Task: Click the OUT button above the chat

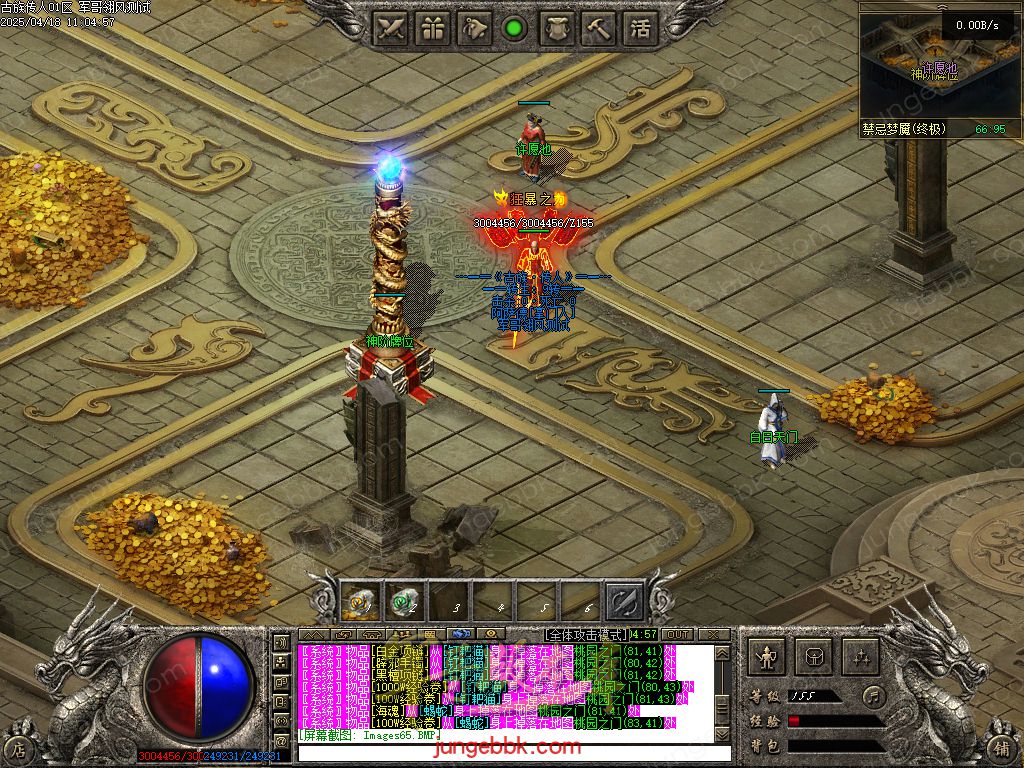Action: click(678, 635)
